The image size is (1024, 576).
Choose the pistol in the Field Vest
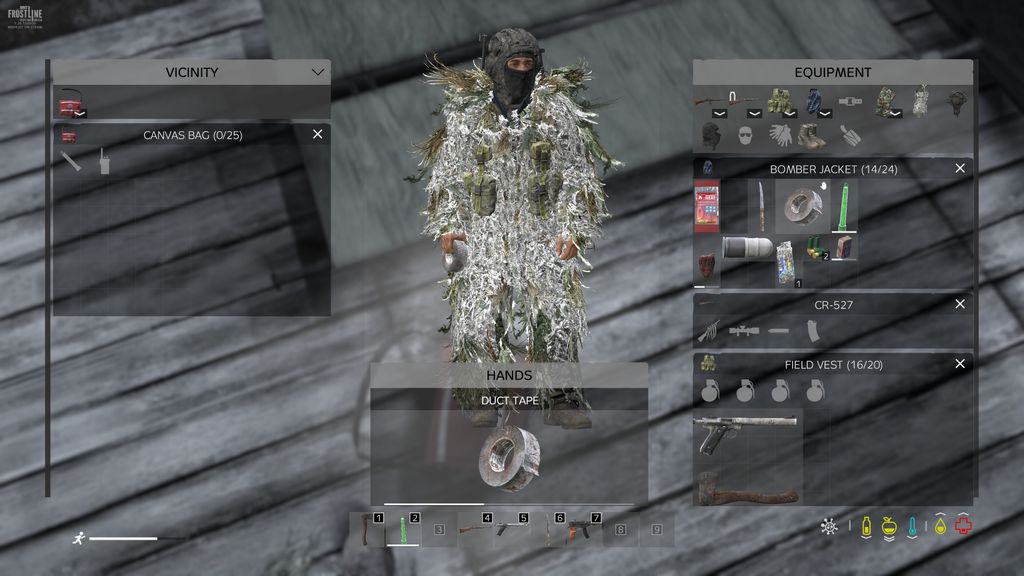click(745, 430)
